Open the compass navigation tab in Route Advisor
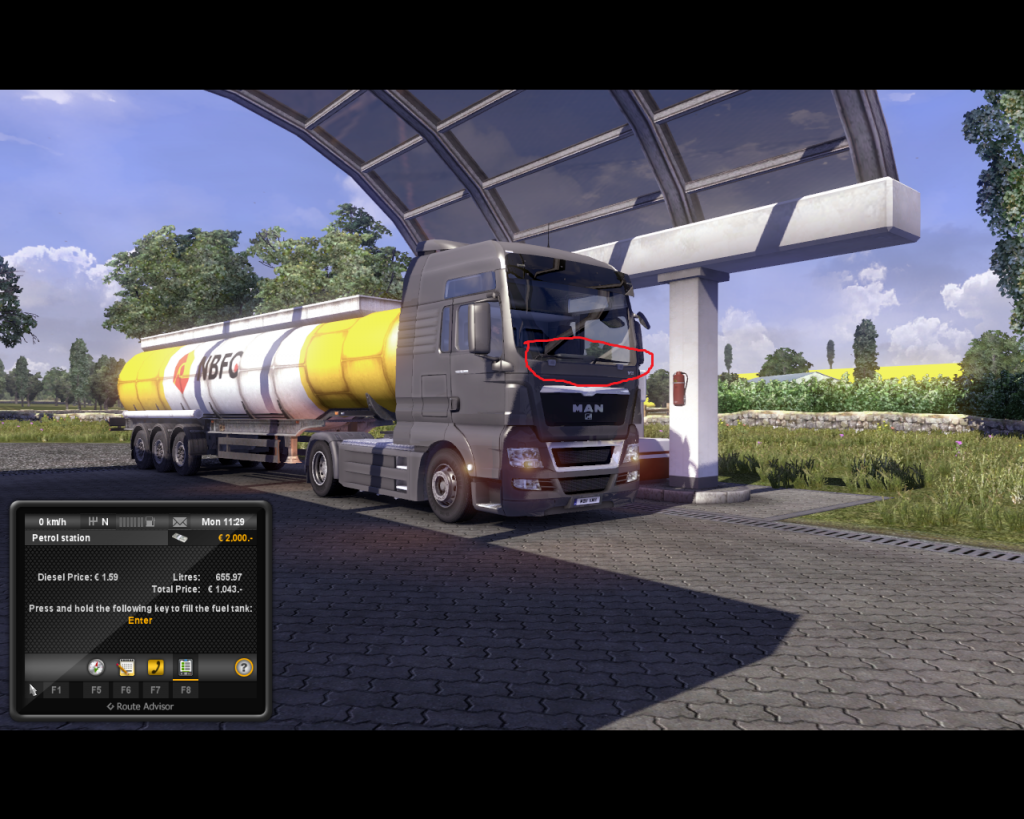The width and height of the screenshot is (1024, 819). point(96,667)
